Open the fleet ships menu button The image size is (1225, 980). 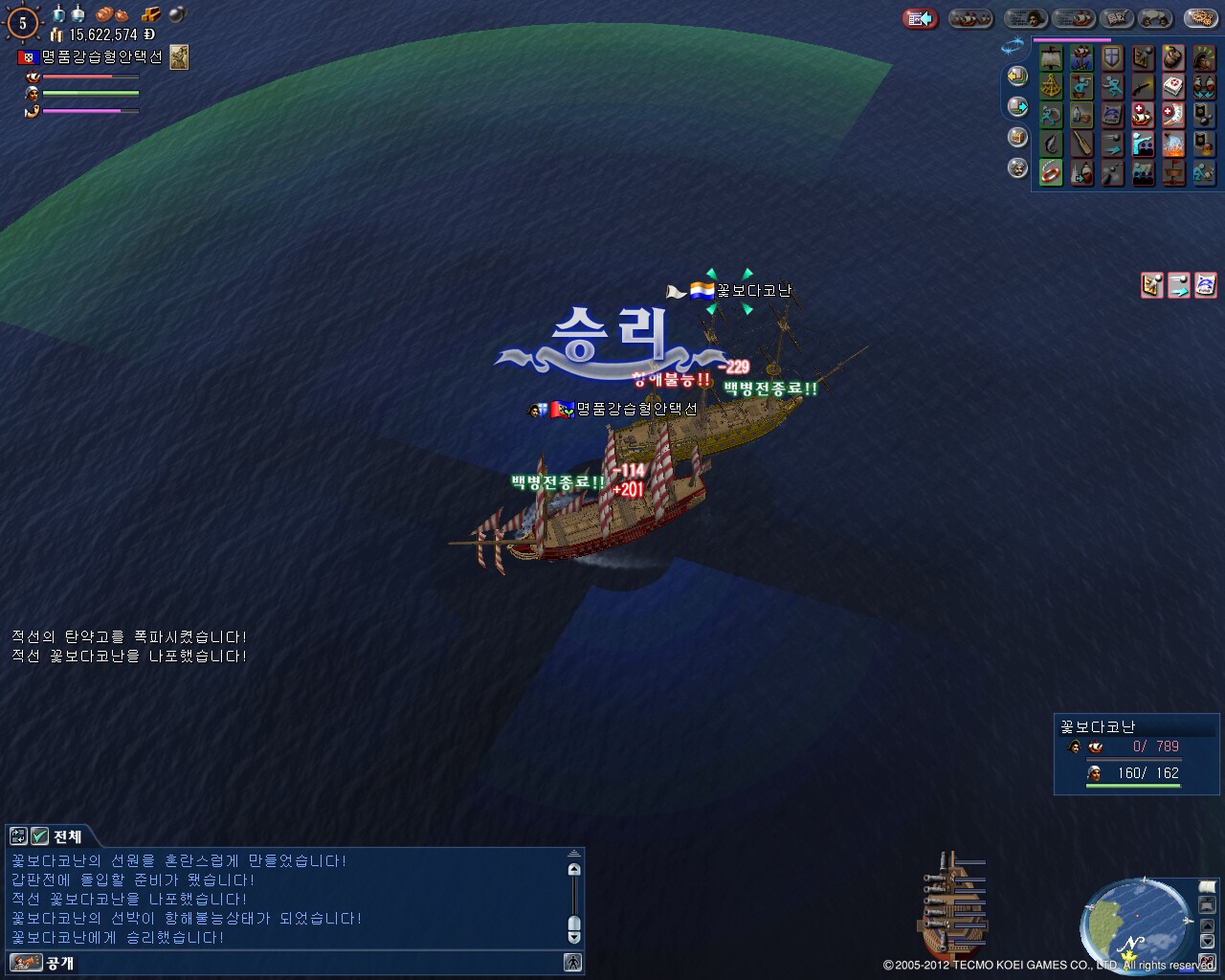pos(970,18)
